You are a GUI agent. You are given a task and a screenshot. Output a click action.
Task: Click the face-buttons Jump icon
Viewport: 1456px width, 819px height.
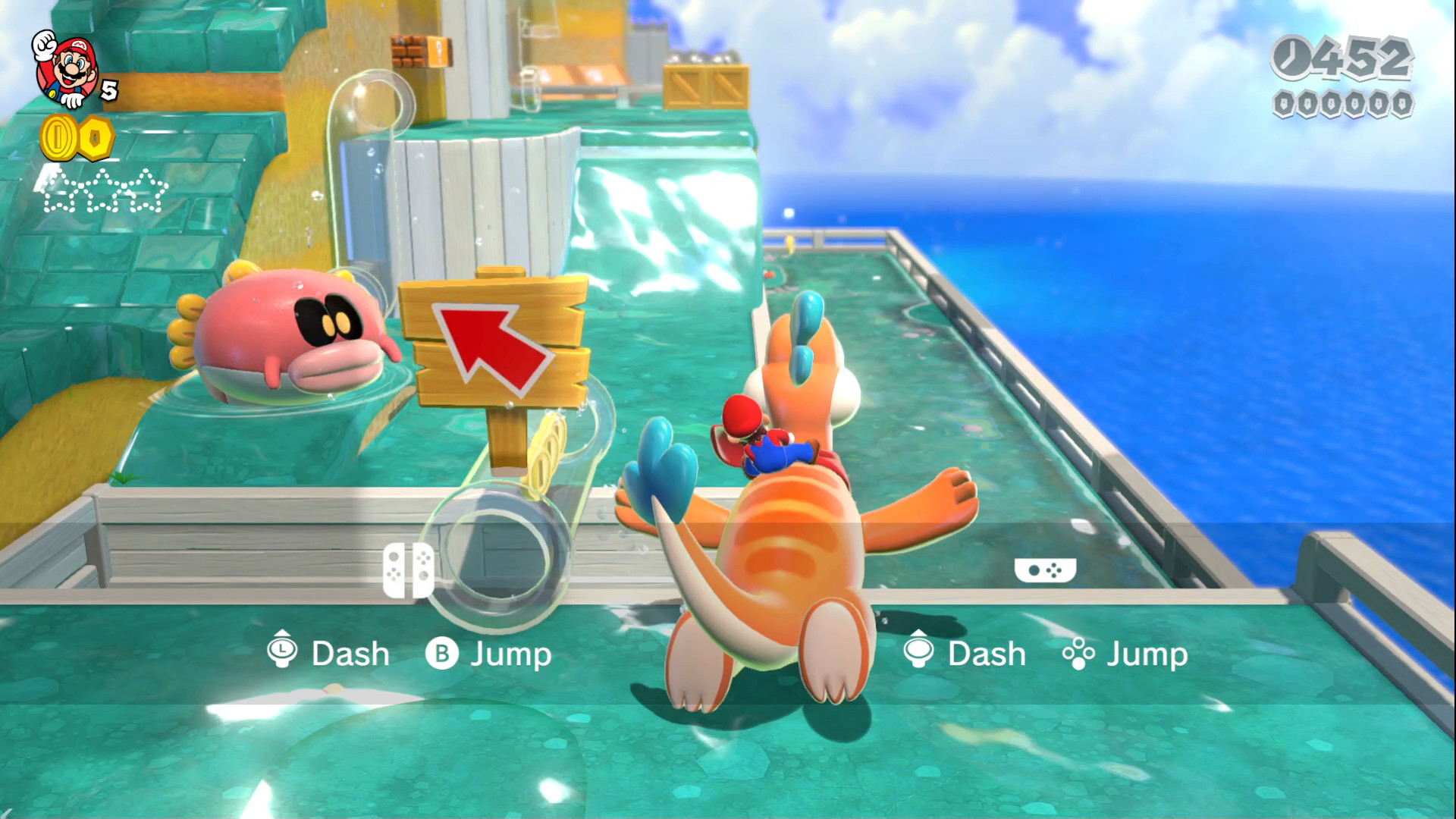1080,654
